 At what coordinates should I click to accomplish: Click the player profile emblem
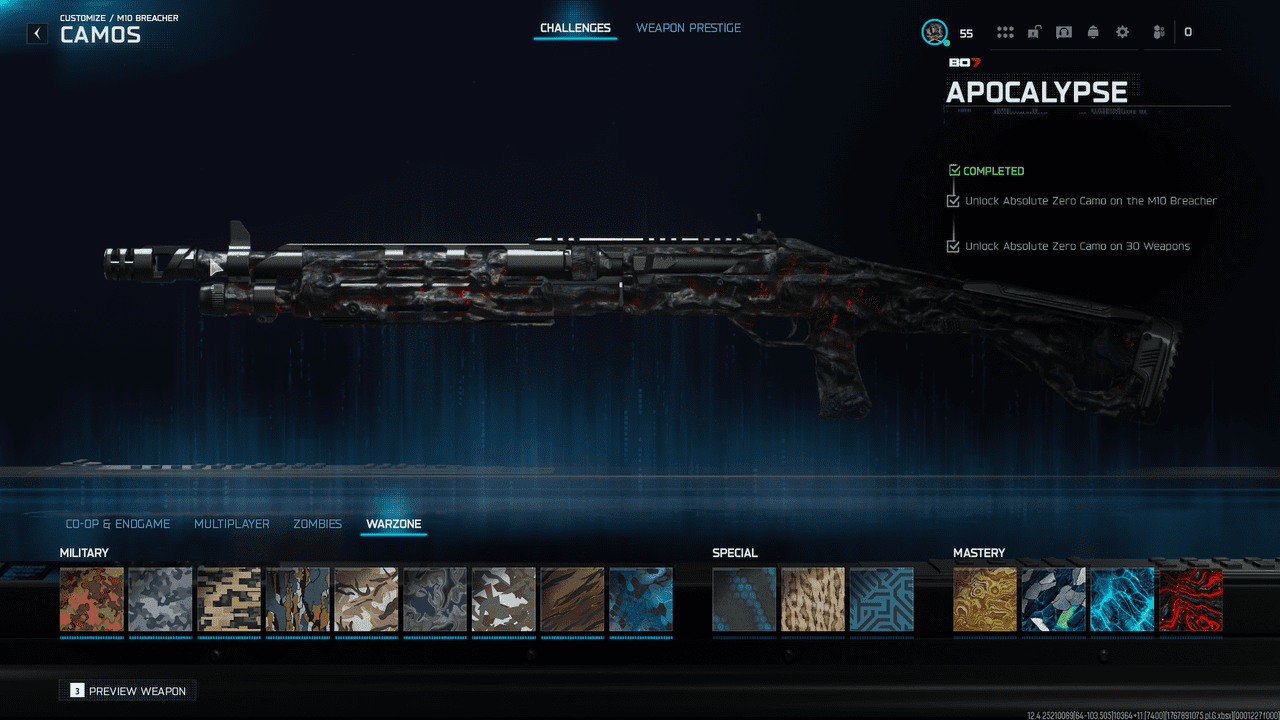(934, 32)
